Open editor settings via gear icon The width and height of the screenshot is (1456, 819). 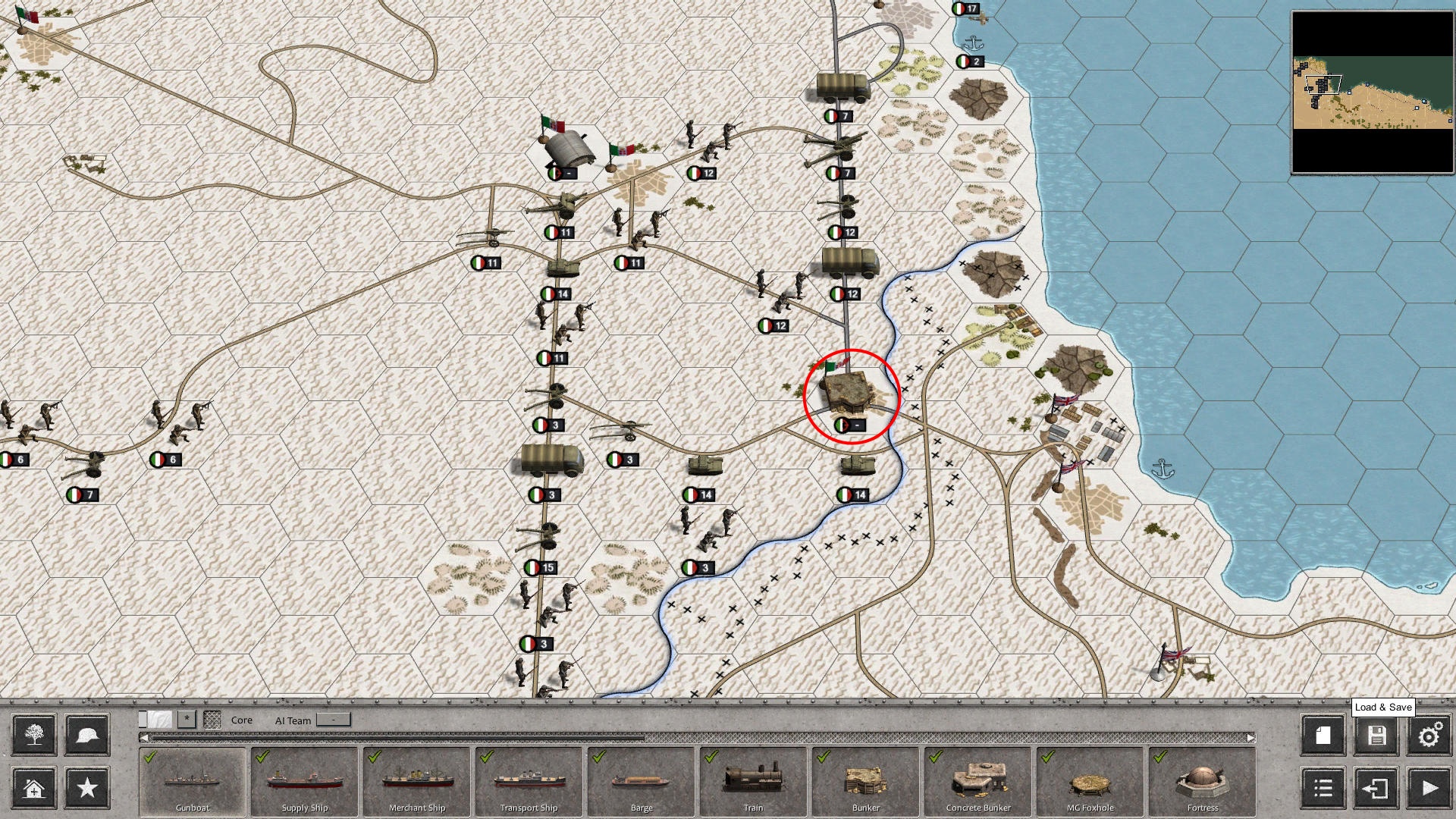[x=1429, y=735]
